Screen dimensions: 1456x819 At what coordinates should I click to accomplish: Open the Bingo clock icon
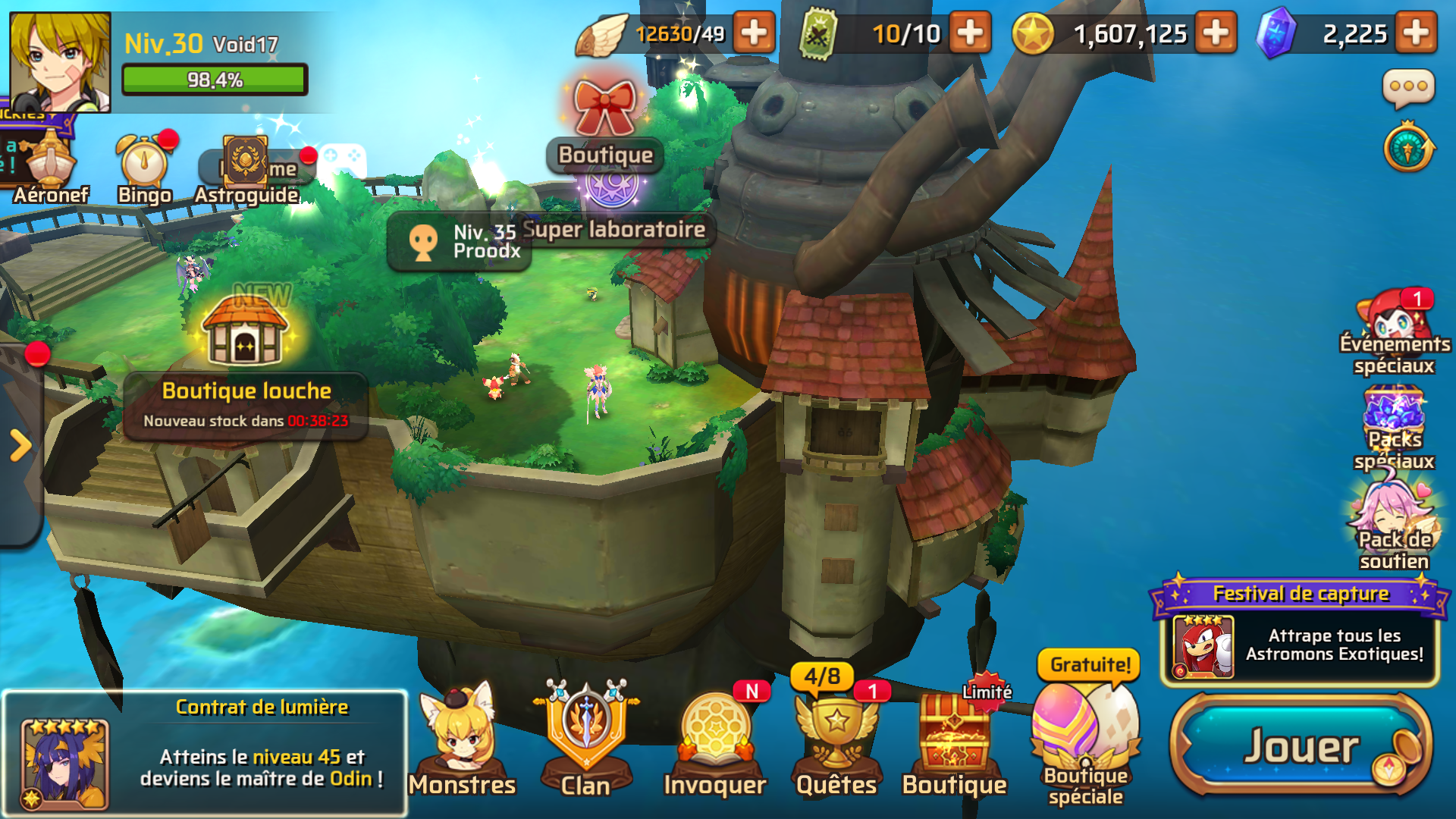pos(144,171)
